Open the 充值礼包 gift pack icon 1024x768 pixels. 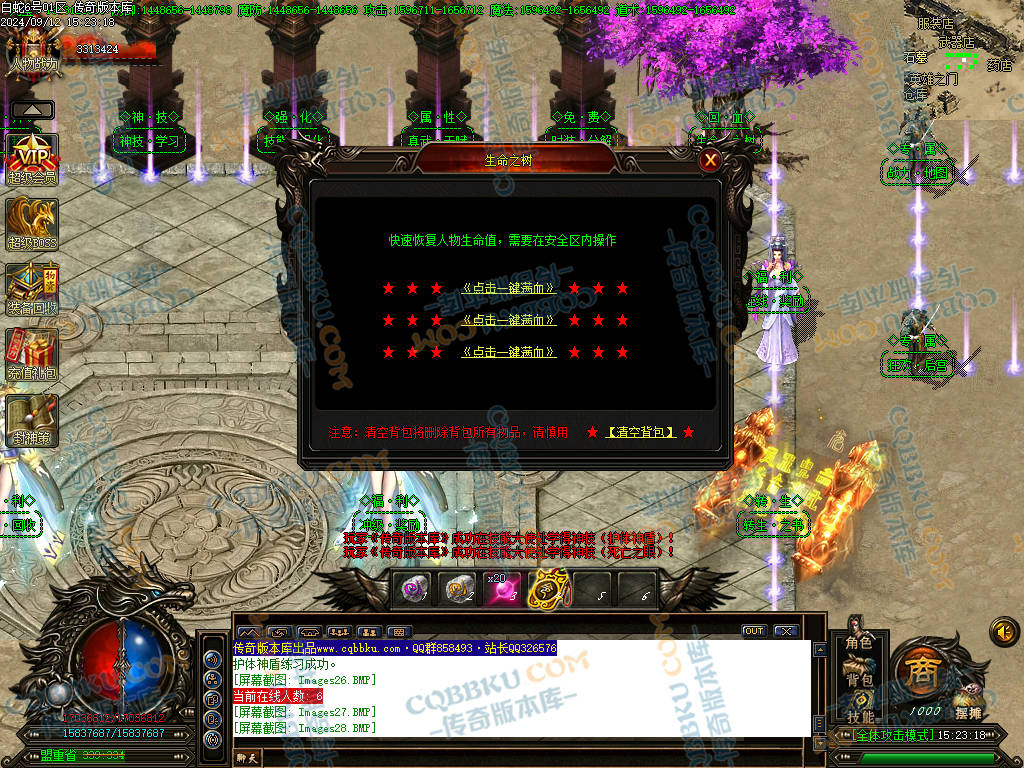click(32, 353)
